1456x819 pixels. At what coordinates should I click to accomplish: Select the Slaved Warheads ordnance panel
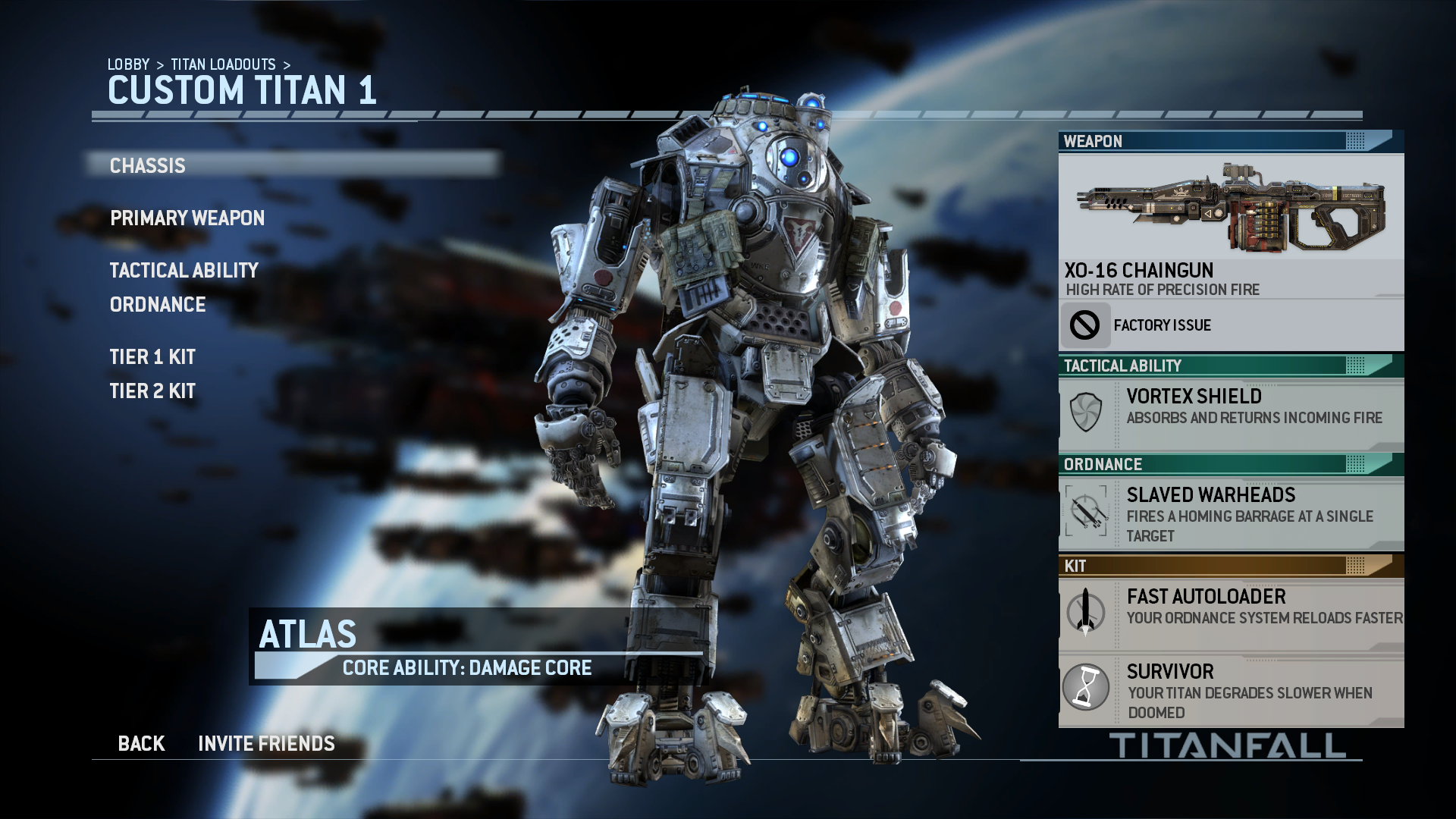1230,514
